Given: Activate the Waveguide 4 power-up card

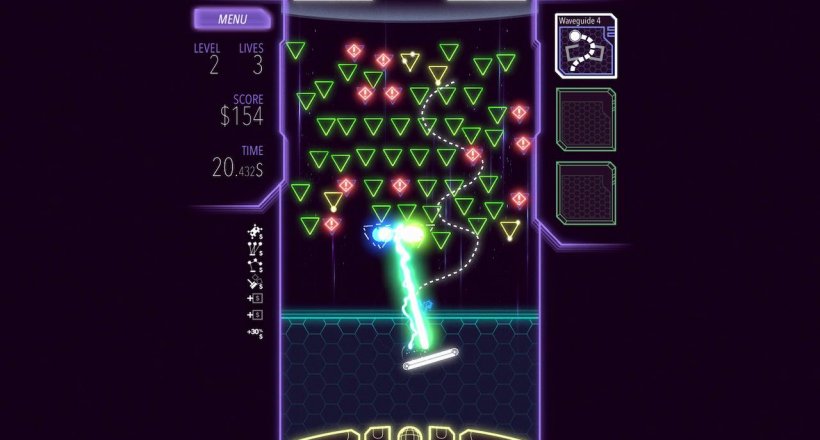Looking at the screenshot, I should coord(586,46).
